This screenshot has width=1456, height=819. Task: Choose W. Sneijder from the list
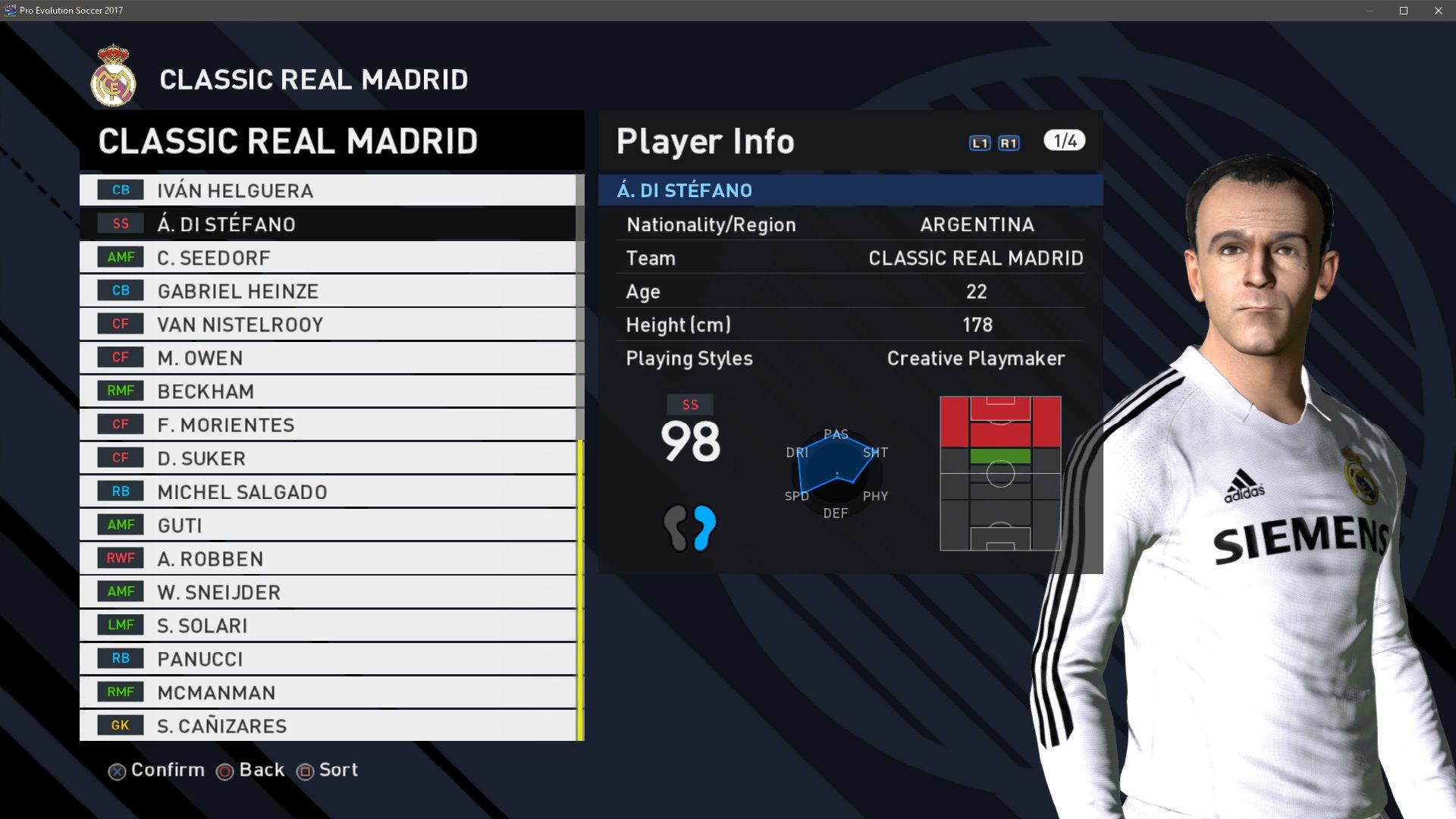[328, 592]
